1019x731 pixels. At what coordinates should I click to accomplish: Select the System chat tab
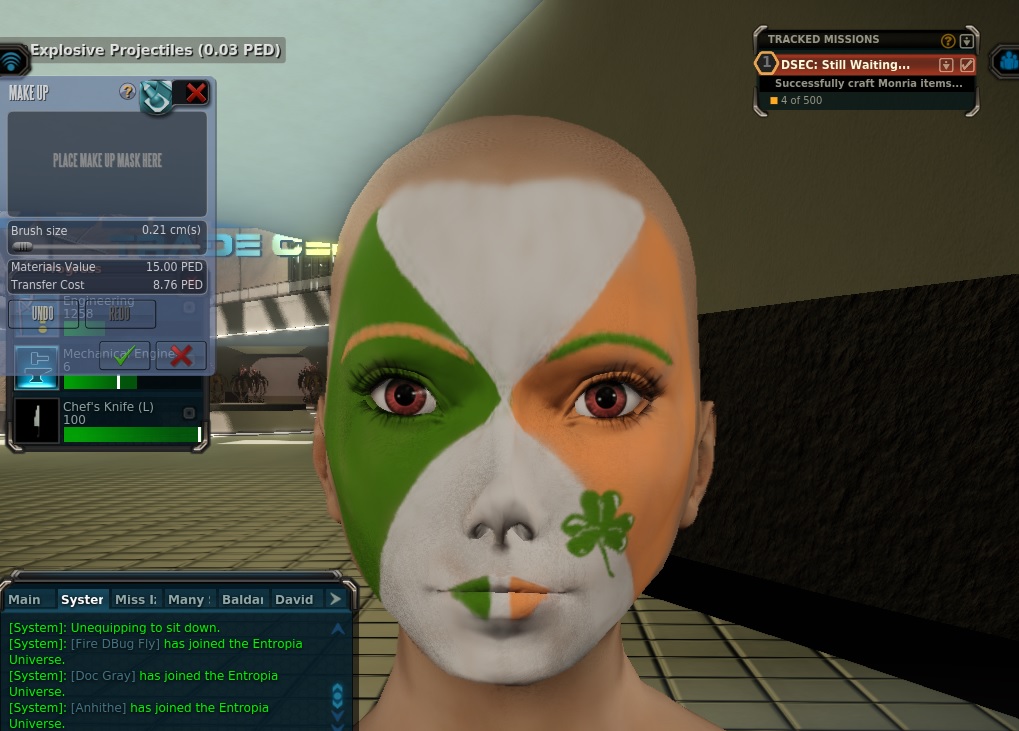(82, 599)
